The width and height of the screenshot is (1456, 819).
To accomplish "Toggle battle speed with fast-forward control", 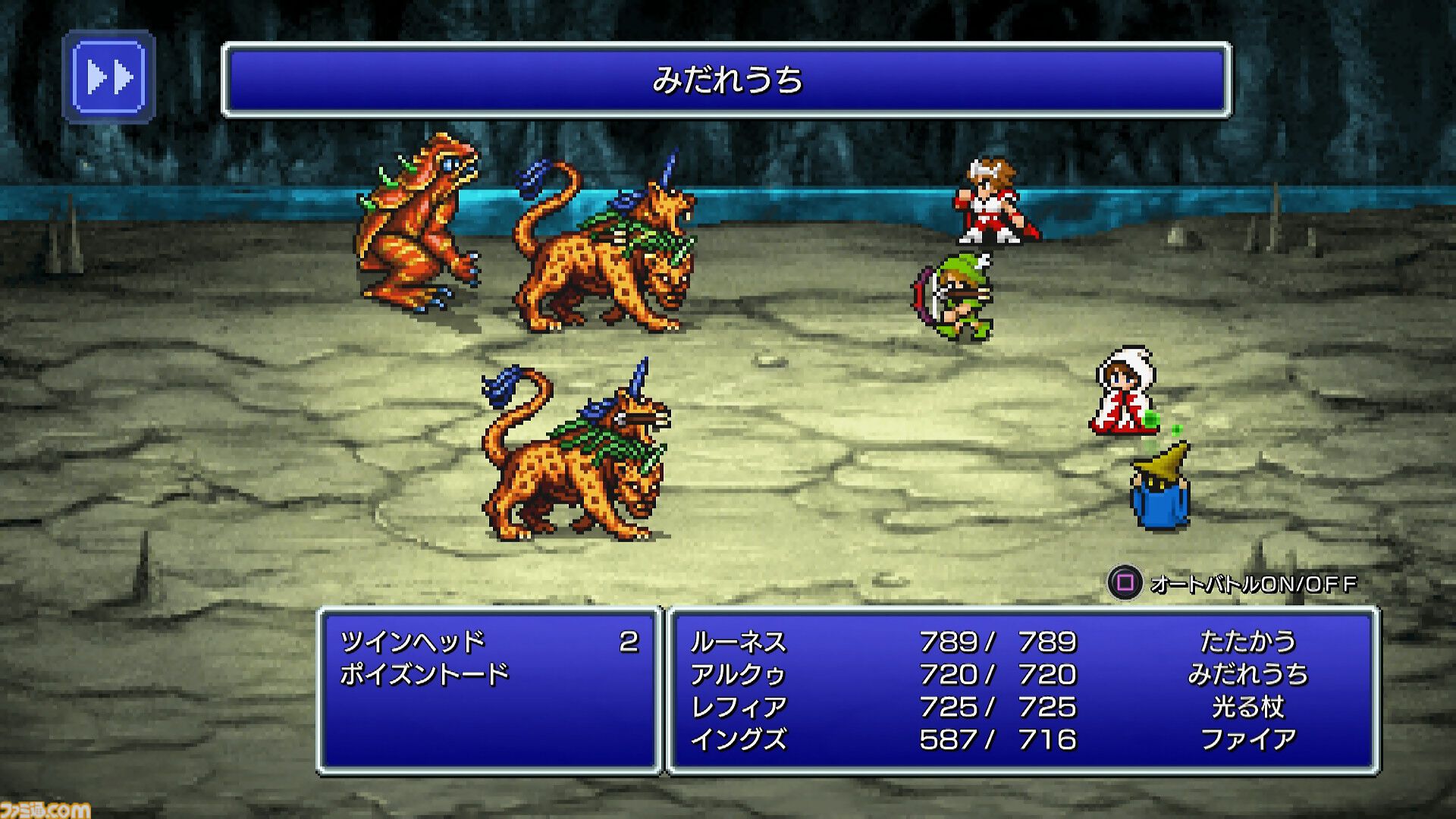I will [111, 75].
